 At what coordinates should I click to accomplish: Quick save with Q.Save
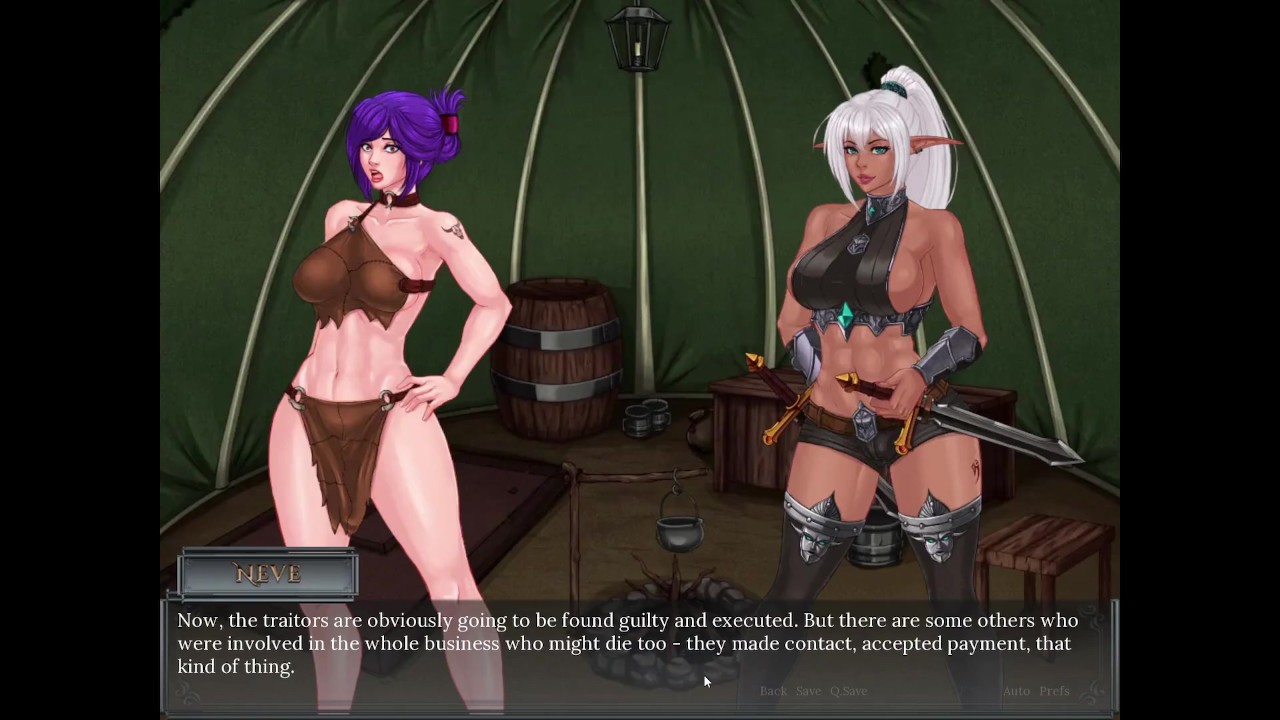pyautogui.click(x=848, y=691)
